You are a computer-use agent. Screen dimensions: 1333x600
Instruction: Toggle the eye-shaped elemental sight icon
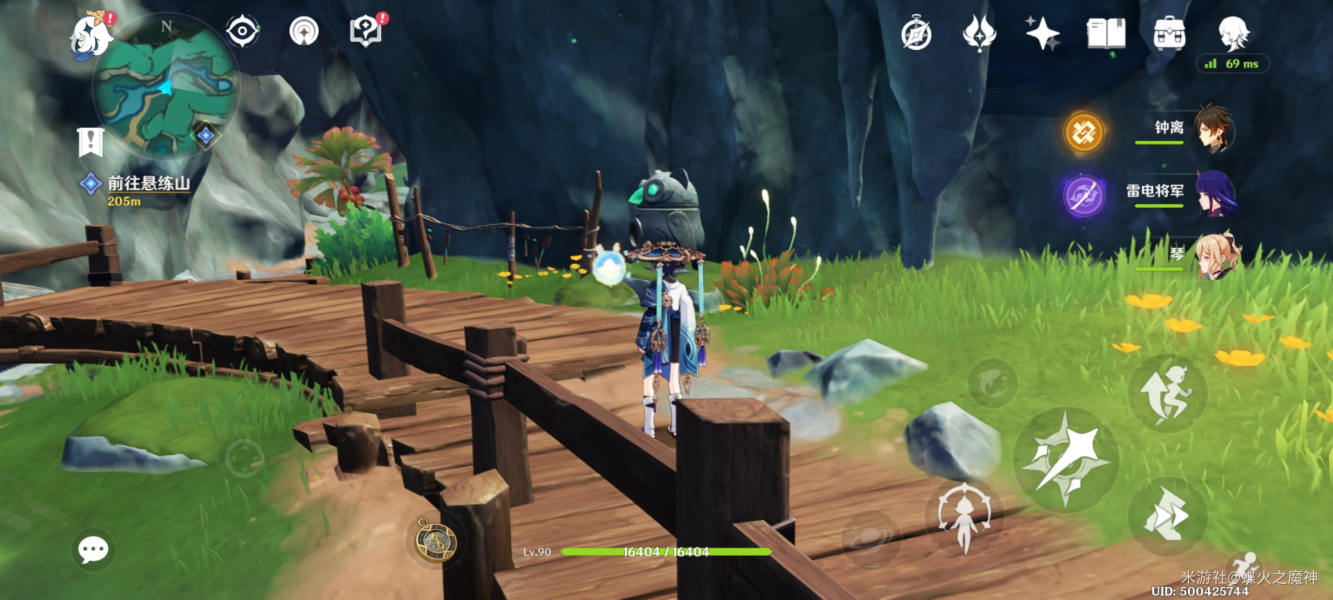click(x=242, y=31)
